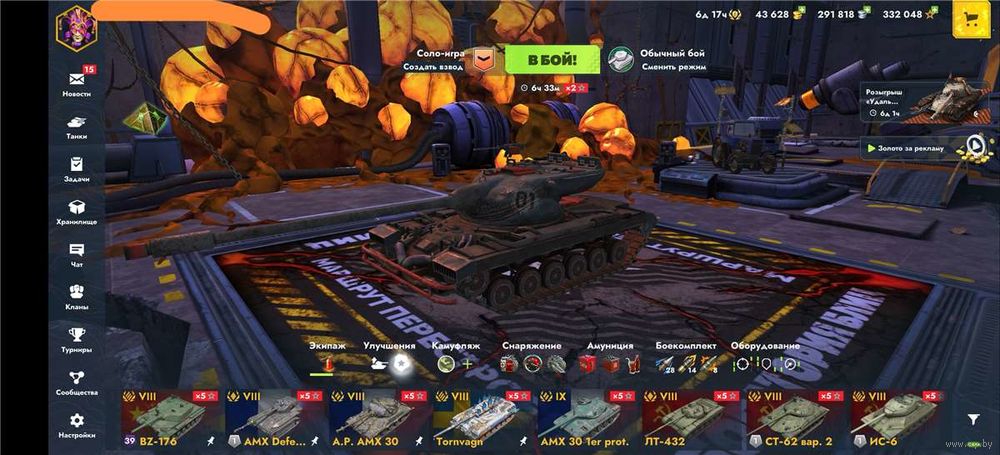Open the Чат chat menu
Viewport: 1000px width, 455px height.
click(x=76, y=255)
